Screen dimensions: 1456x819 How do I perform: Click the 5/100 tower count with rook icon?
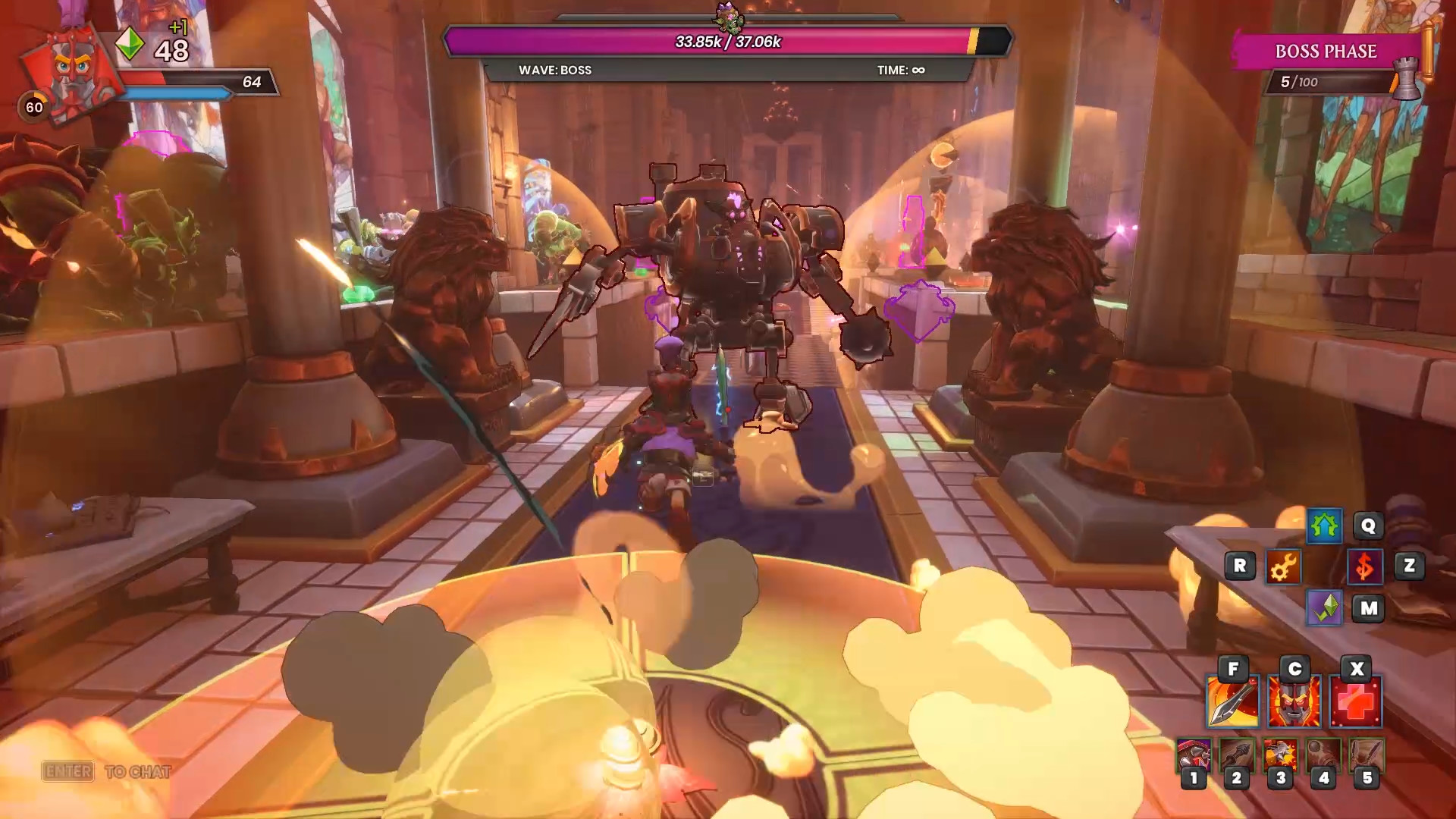pos(1303,81)
